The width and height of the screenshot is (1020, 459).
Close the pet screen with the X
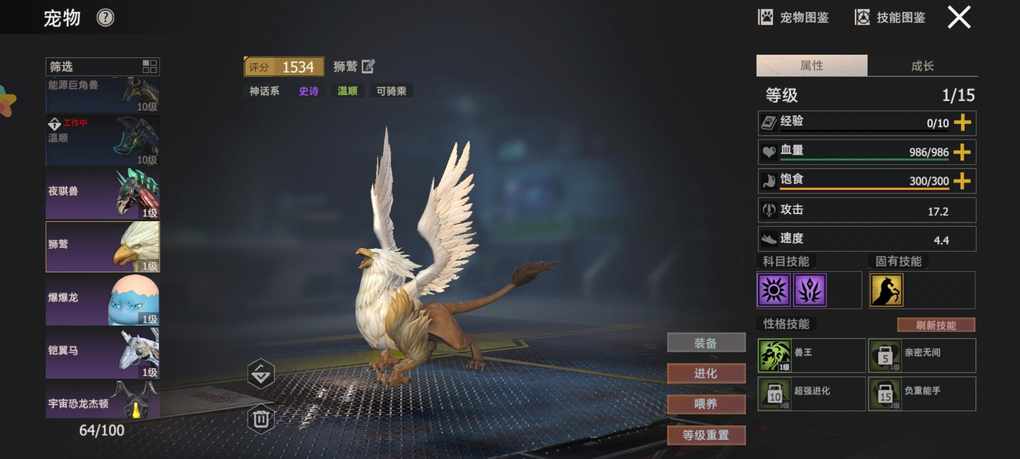959,17
